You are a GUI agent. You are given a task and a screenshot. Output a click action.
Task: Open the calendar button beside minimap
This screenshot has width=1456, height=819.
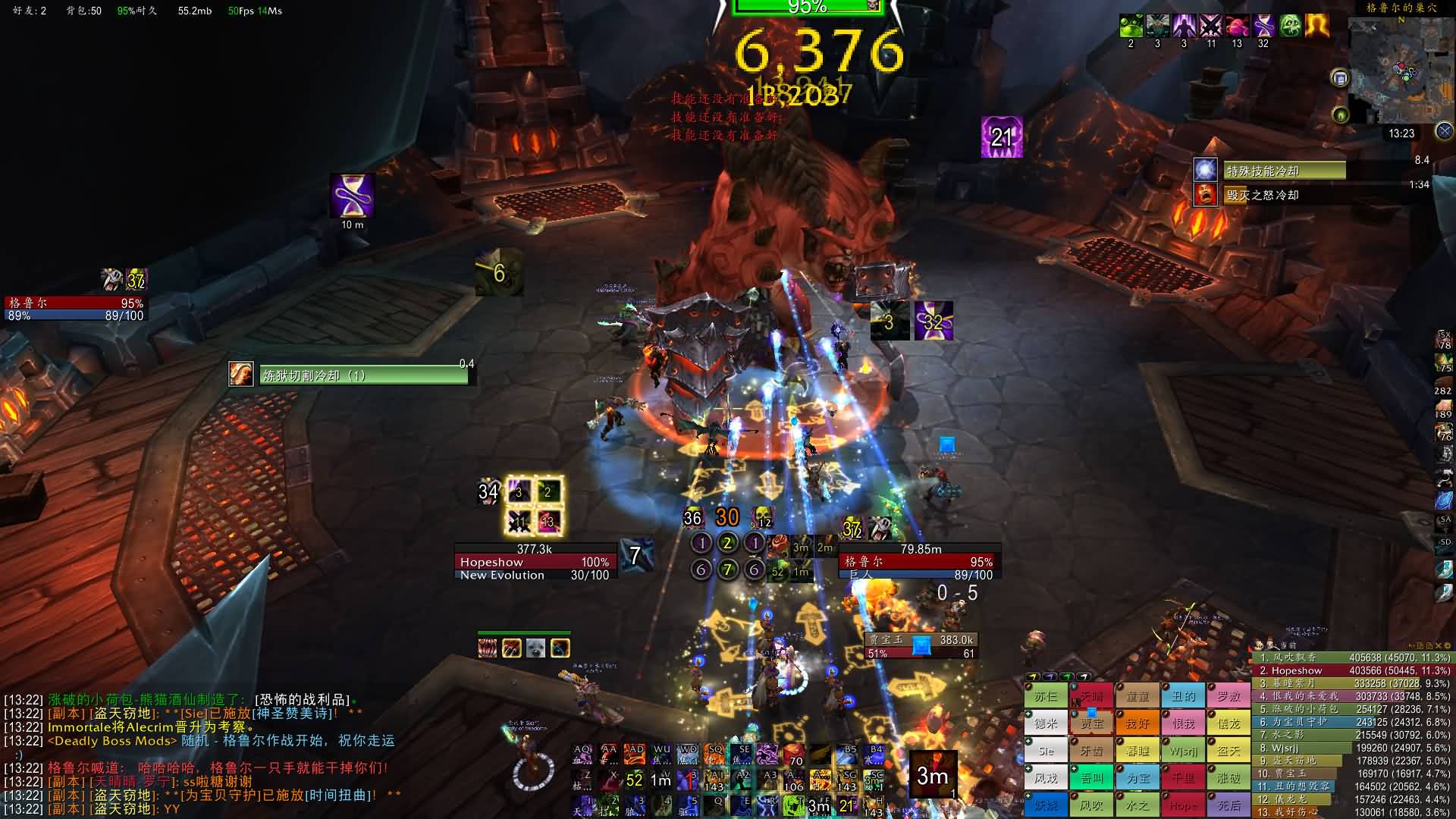[1340, 78]
